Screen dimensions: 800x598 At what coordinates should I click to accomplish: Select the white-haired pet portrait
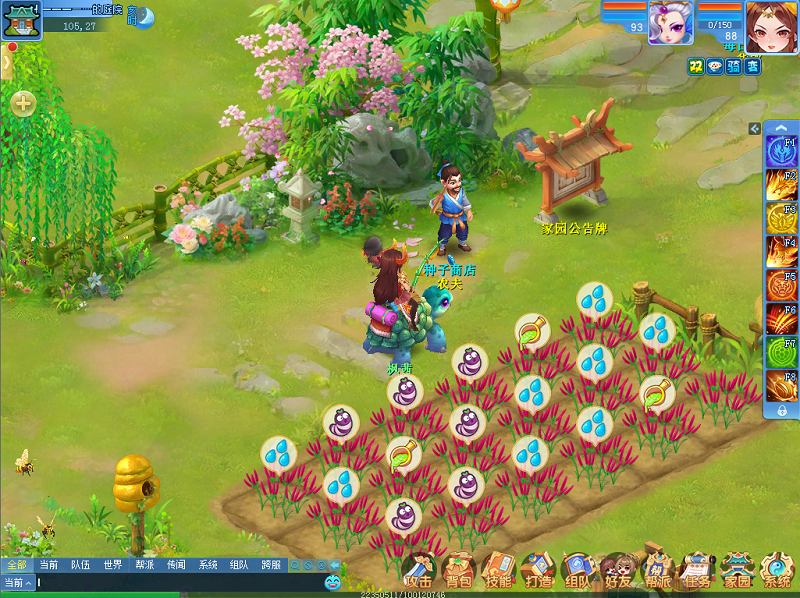click(670, 22)
